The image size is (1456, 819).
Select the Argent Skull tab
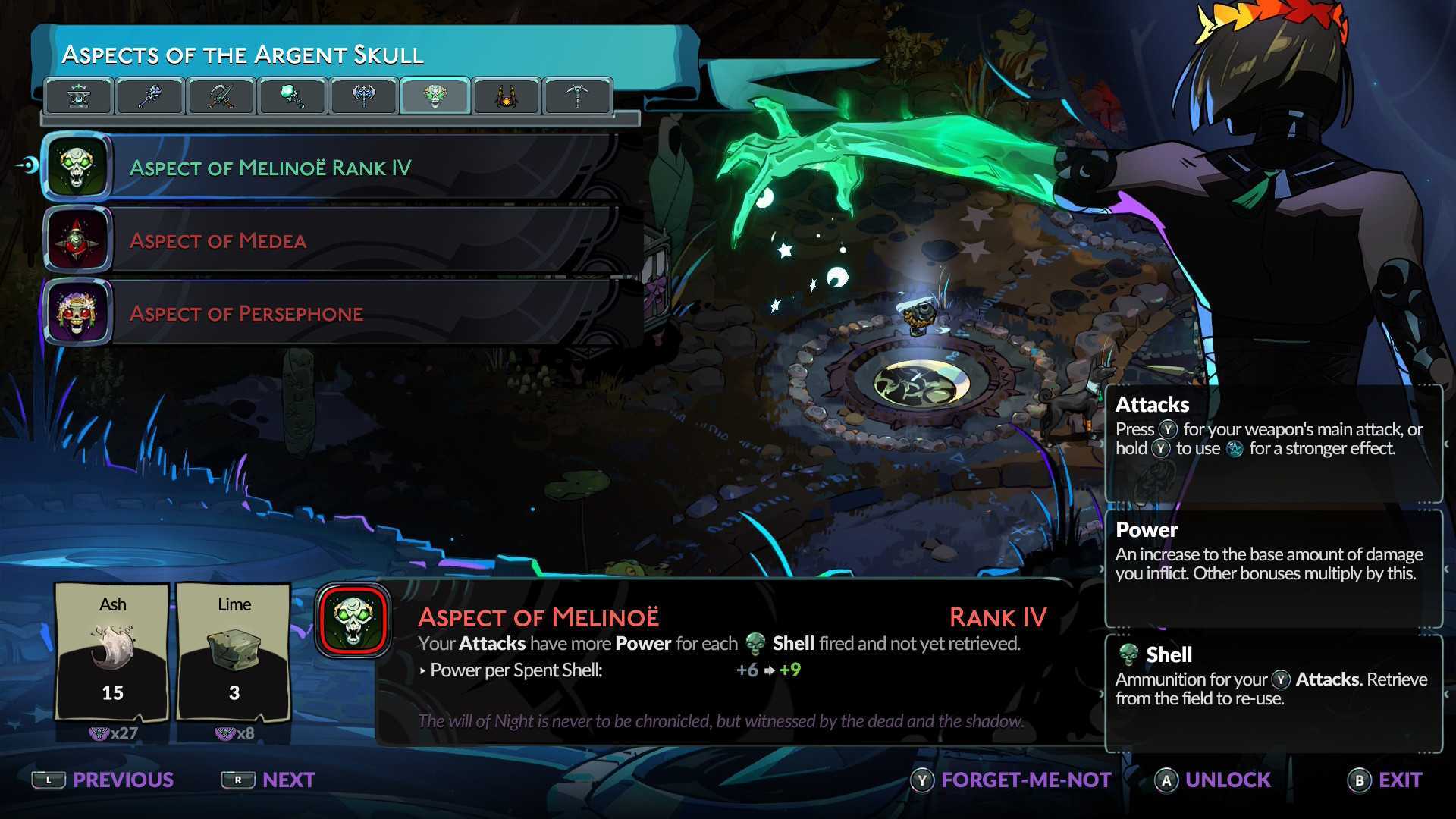coord(435,96)
